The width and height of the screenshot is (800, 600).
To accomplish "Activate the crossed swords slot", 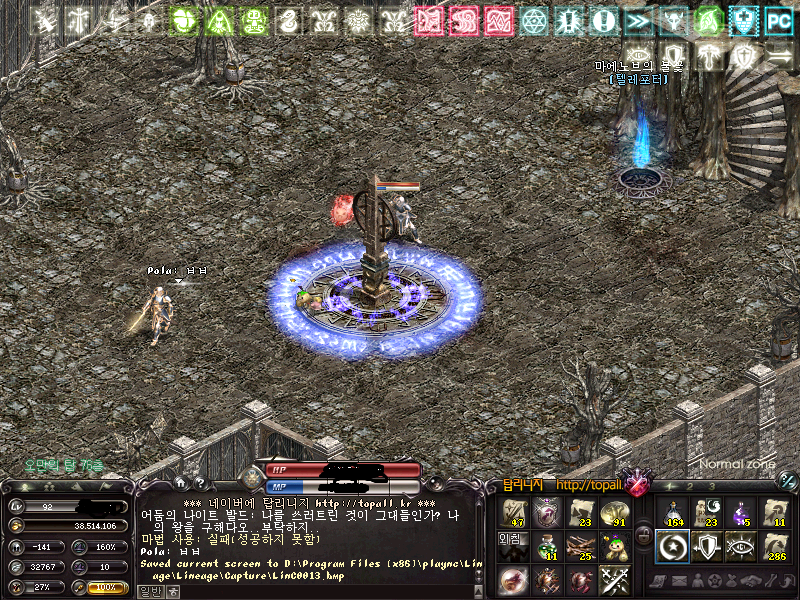I will (615, 579).
